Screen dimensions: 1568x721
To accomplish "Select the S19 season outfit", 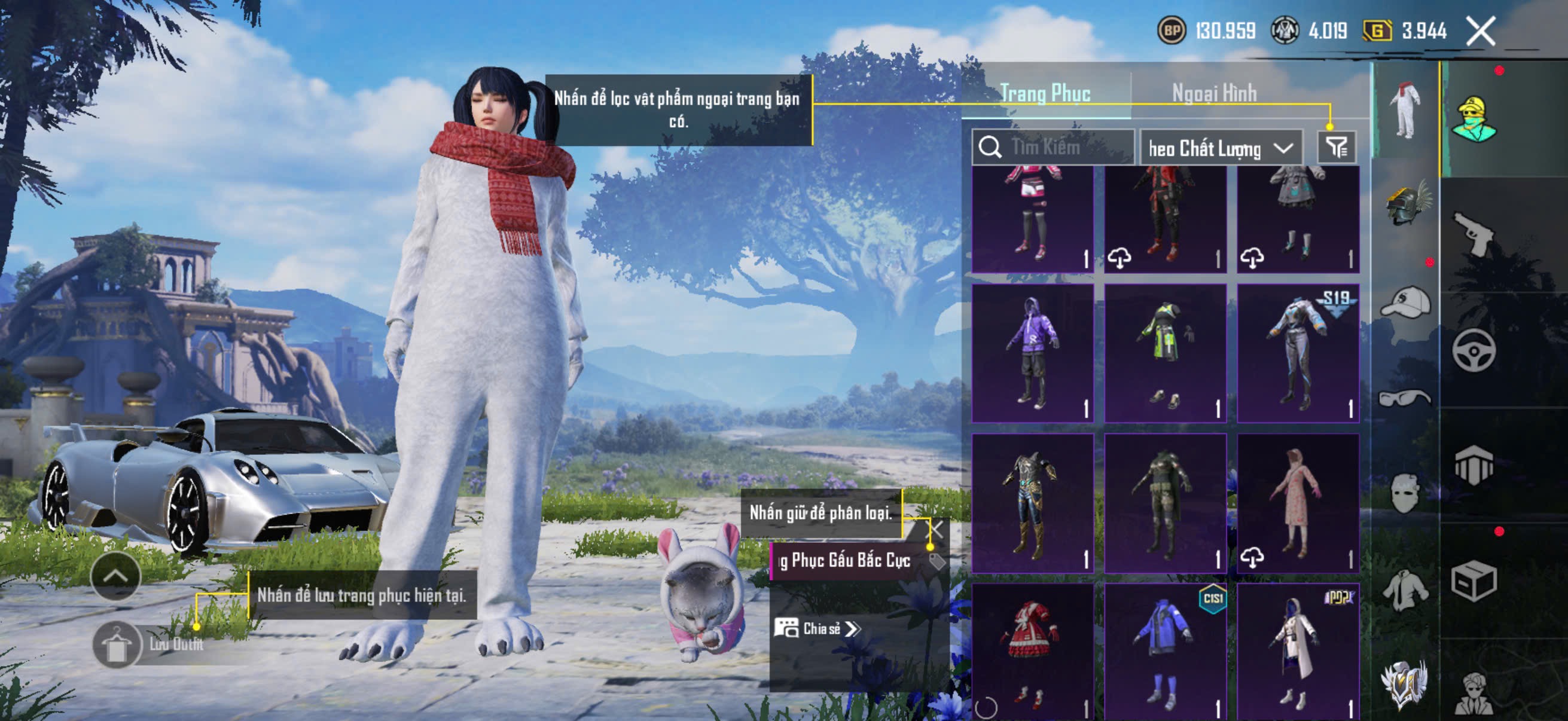I will [1298, 353].
